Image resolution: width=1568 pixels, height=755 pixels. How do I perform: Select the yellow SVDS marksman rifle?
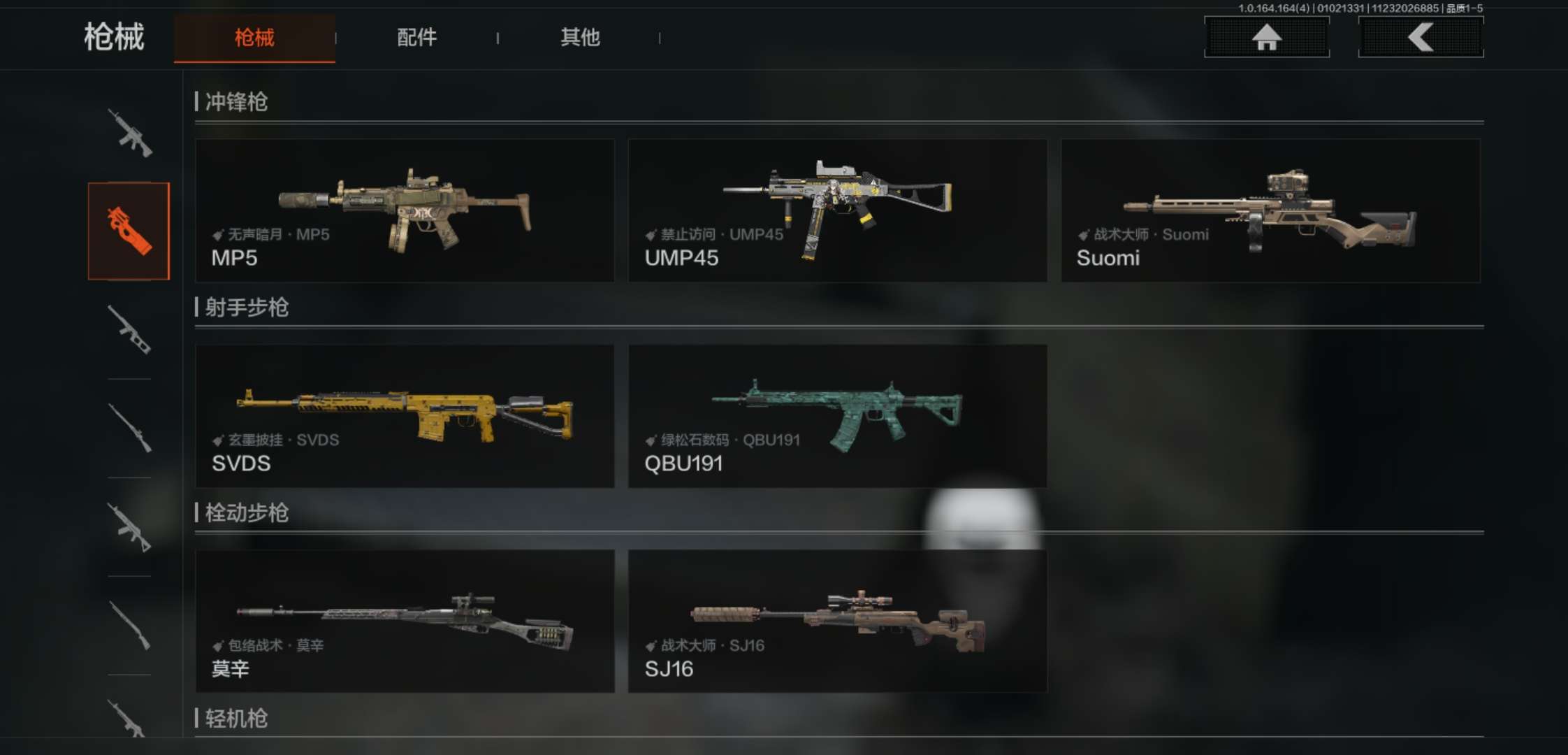405,416
